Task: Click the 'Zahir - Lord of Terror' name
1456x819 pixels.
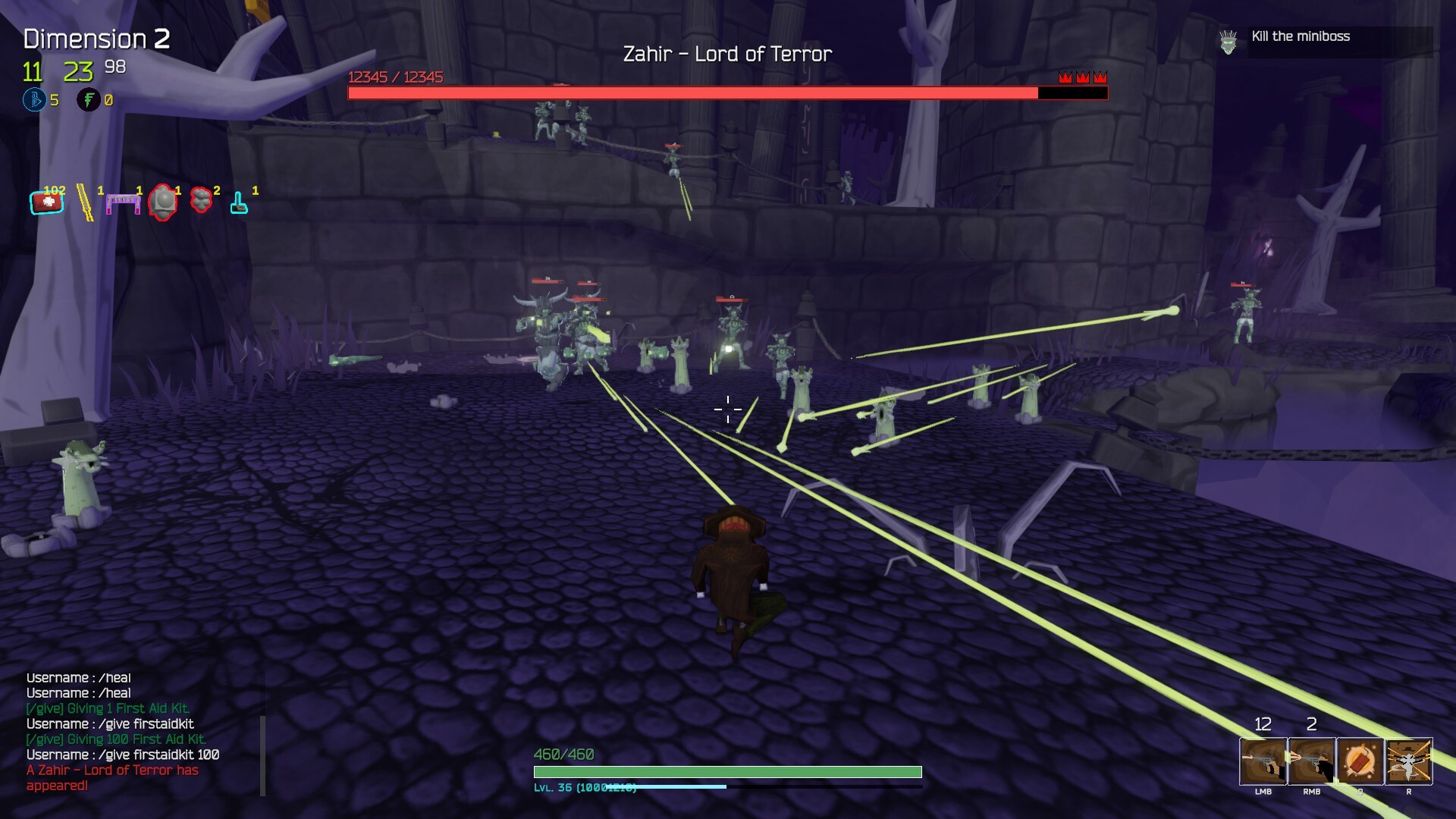Action: [x=727, y=53]
